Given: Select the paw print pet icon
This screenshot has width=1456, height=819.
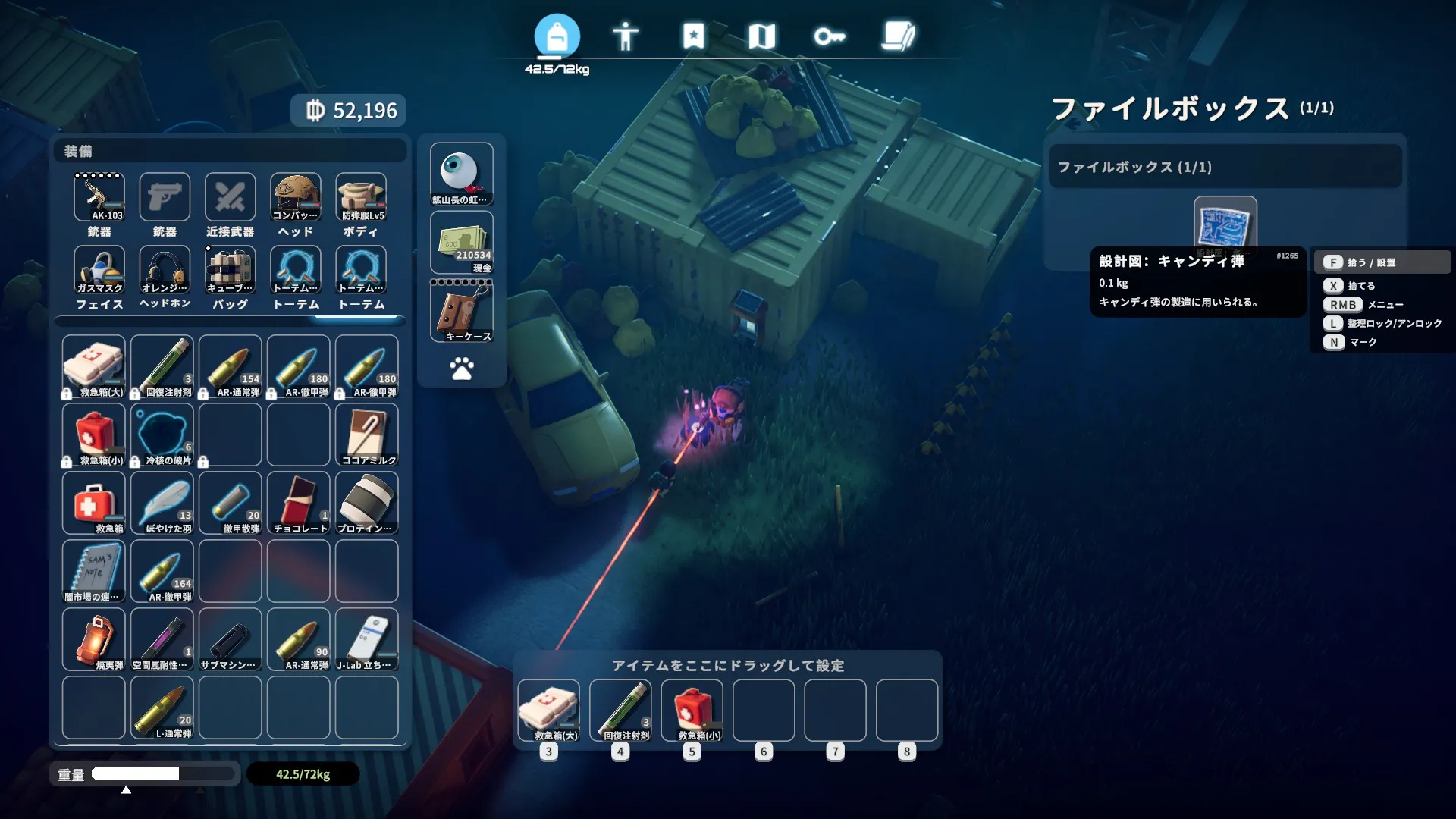Looking at the screenshot, I should (462, 369).
